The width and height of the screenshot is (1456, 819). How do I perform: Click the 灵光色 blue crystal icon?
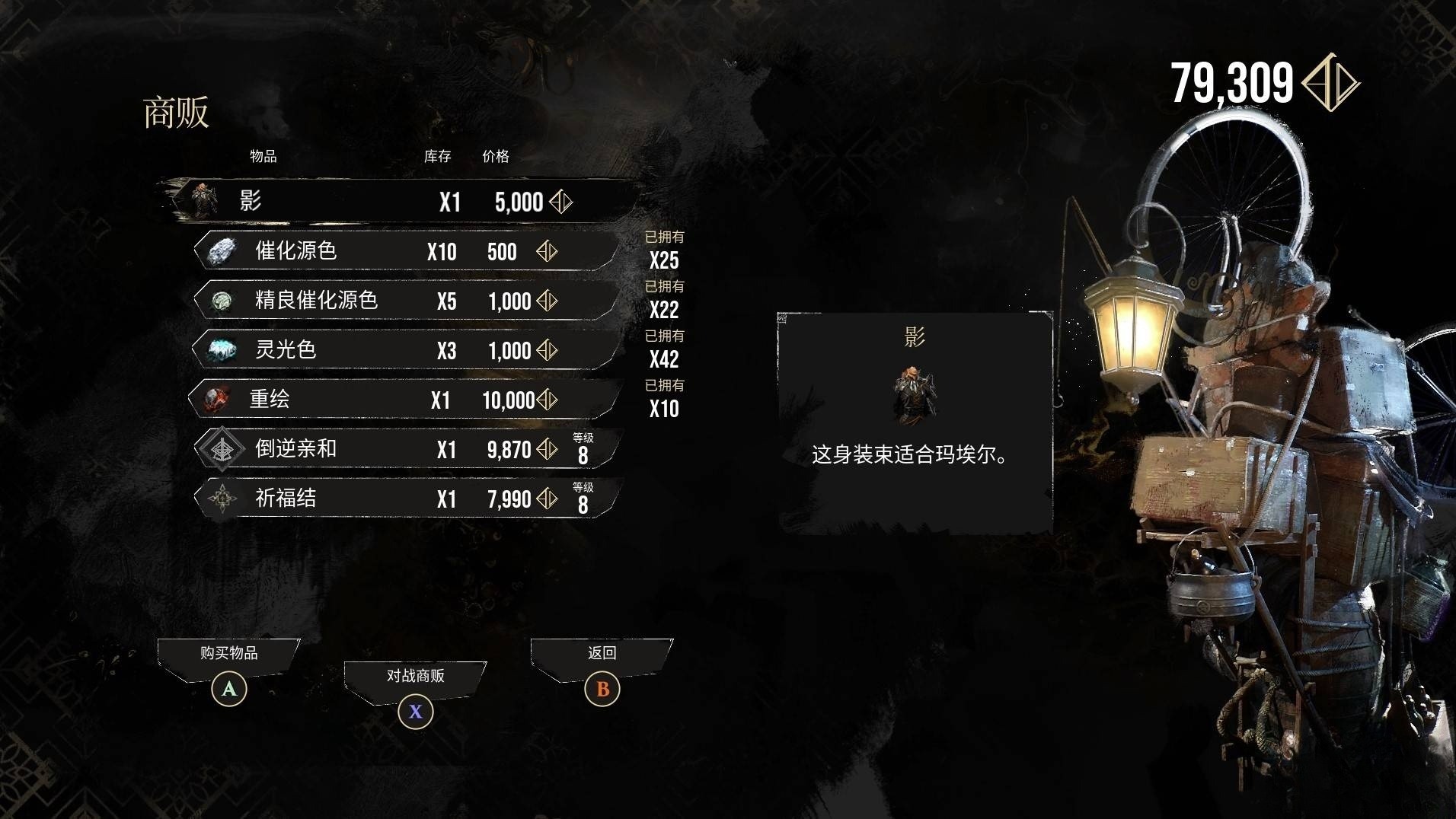221,349
